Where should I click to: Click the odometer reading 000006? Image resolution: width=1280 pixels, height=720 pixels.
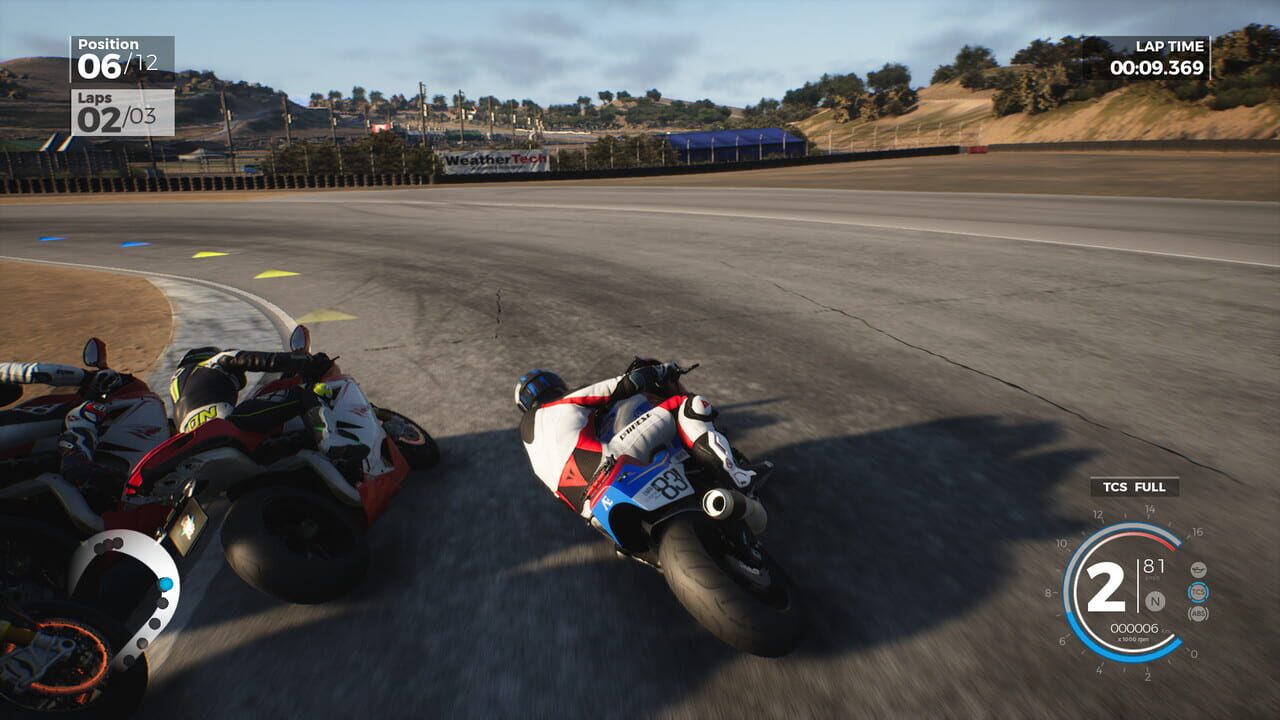coord(1133,628)
